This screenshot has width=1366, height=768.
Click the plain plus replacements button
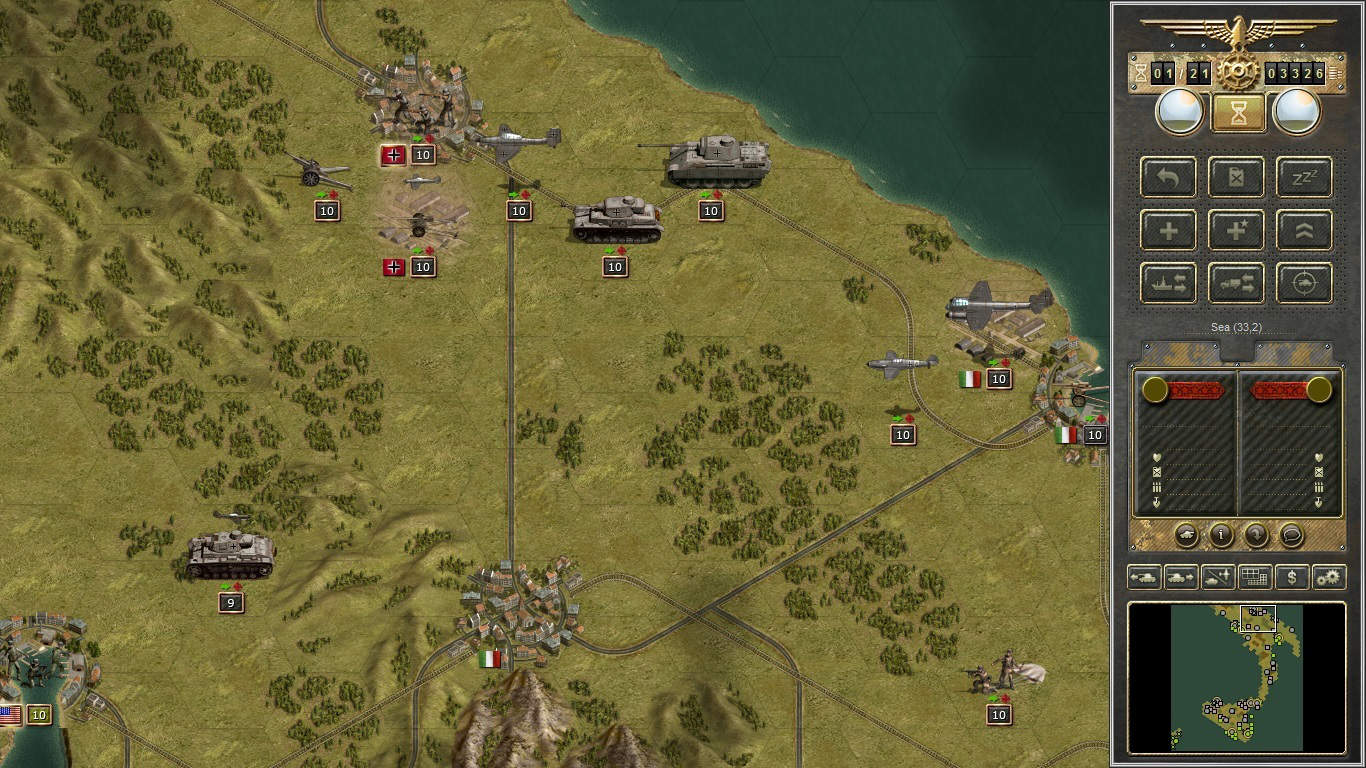[1168, 231]
